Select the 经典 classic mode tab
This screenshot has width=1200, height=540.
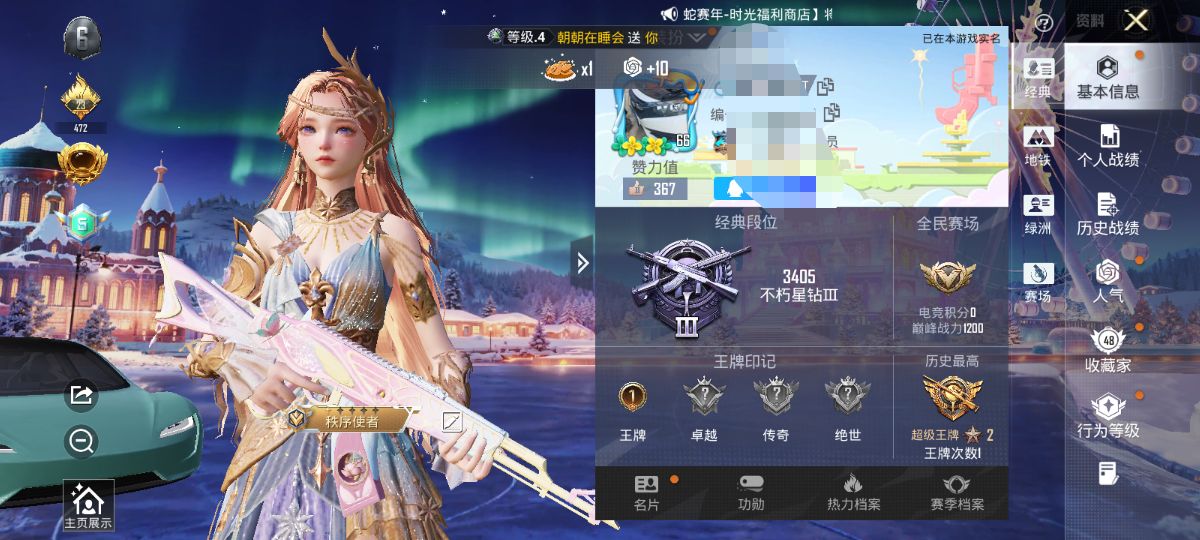coord(1038,77)
